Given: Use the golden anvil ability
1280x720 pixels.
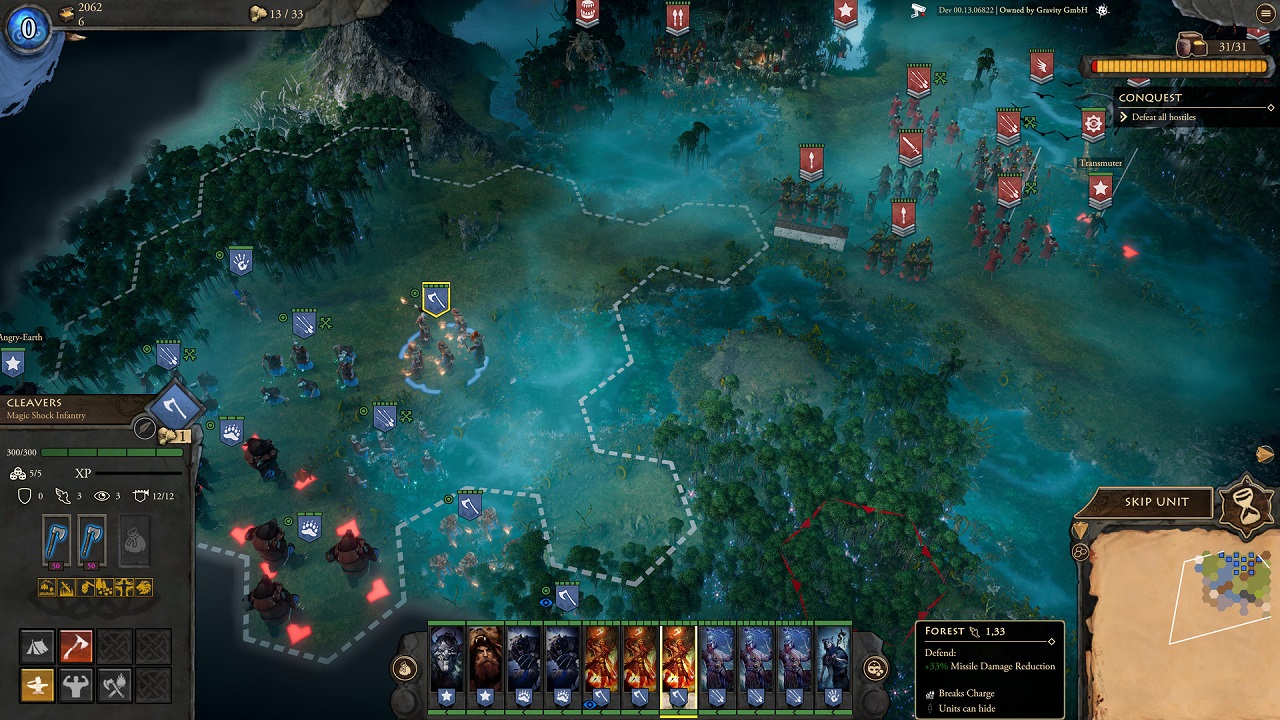Looking at the screenshot, I should point(38,685).
